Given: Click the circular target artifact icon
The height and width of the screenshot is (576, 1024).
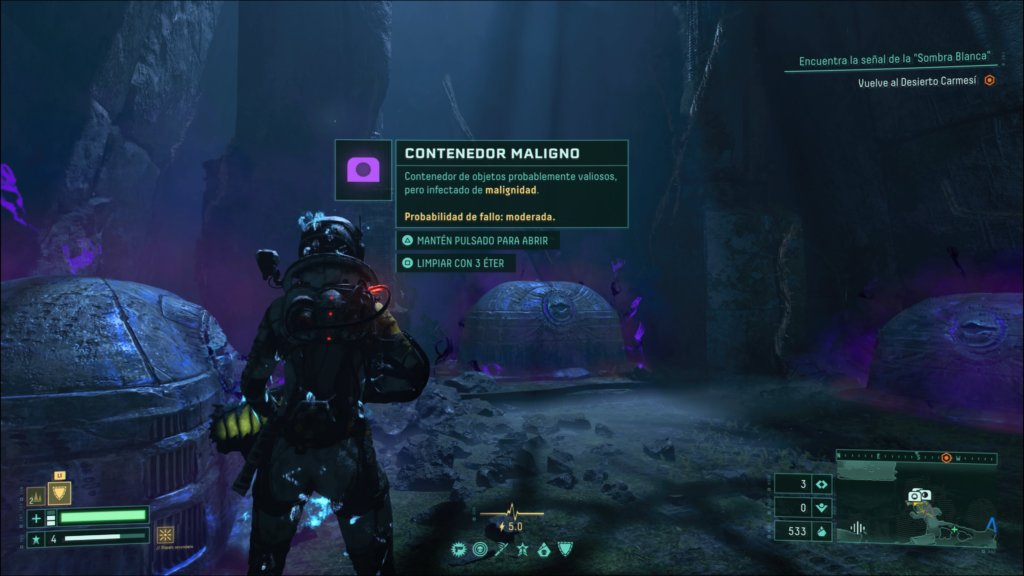Looking at the screenshot, I should tap(480, 549).
